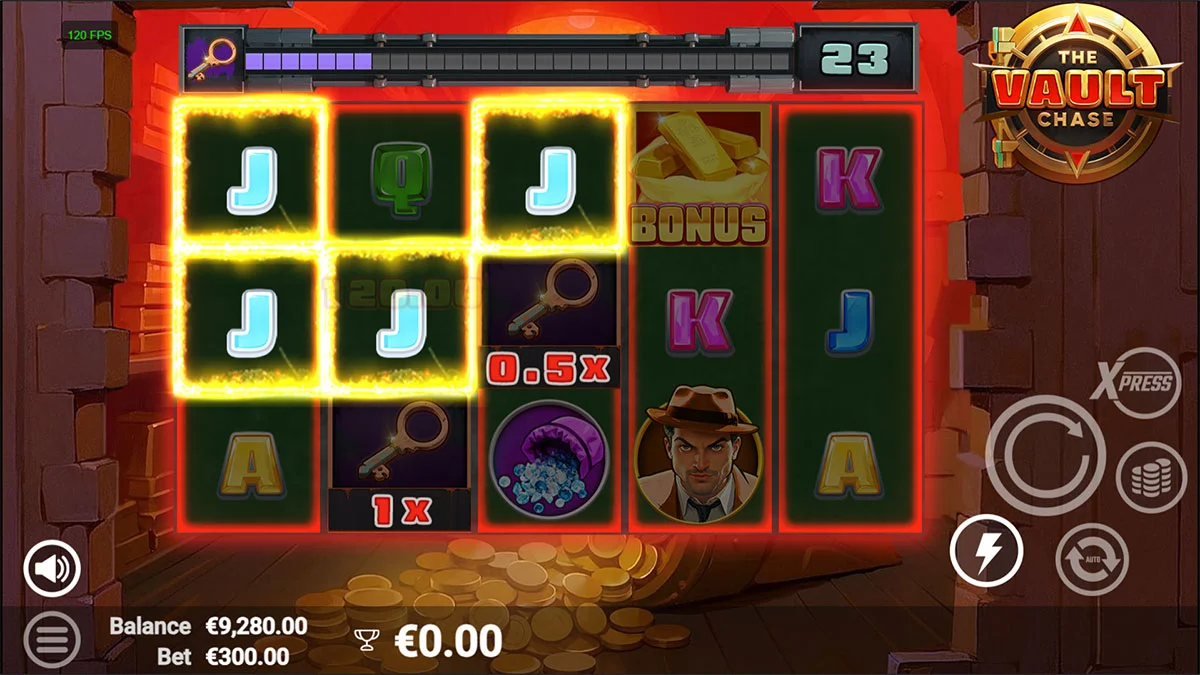1200x675 pixels.
Task: Open the coin stack bet settings
Action: (x=1151, y=478)
